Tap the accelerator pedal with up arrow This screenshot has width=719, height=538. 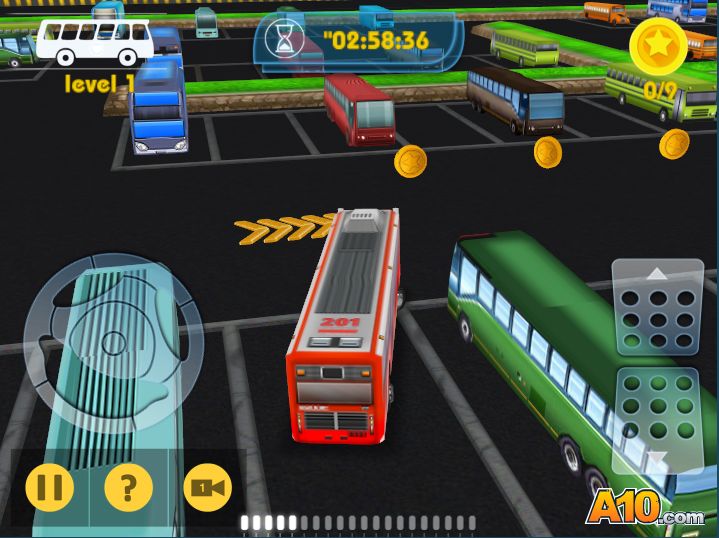click(x=657, y=308)
